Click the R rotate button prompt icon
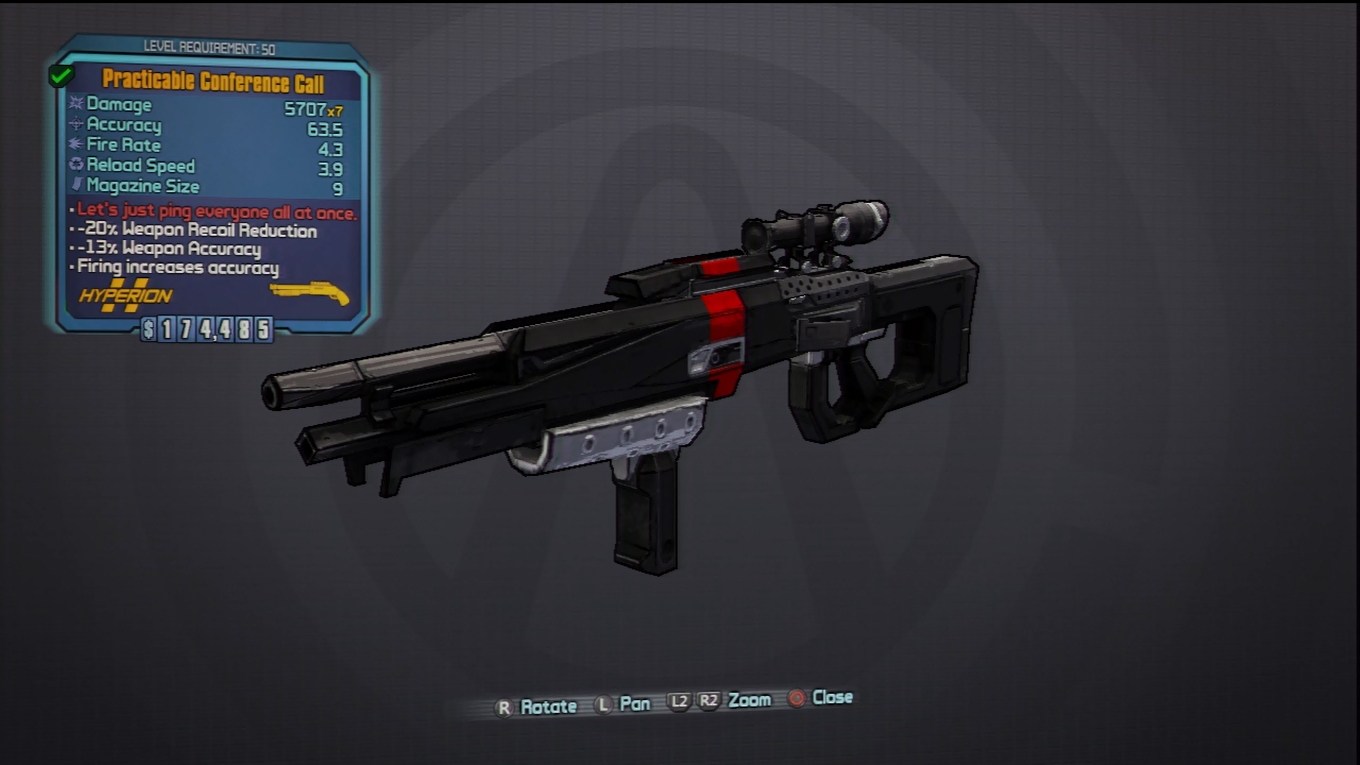Screen dimensions: 1360x765 tap(503, 704)
